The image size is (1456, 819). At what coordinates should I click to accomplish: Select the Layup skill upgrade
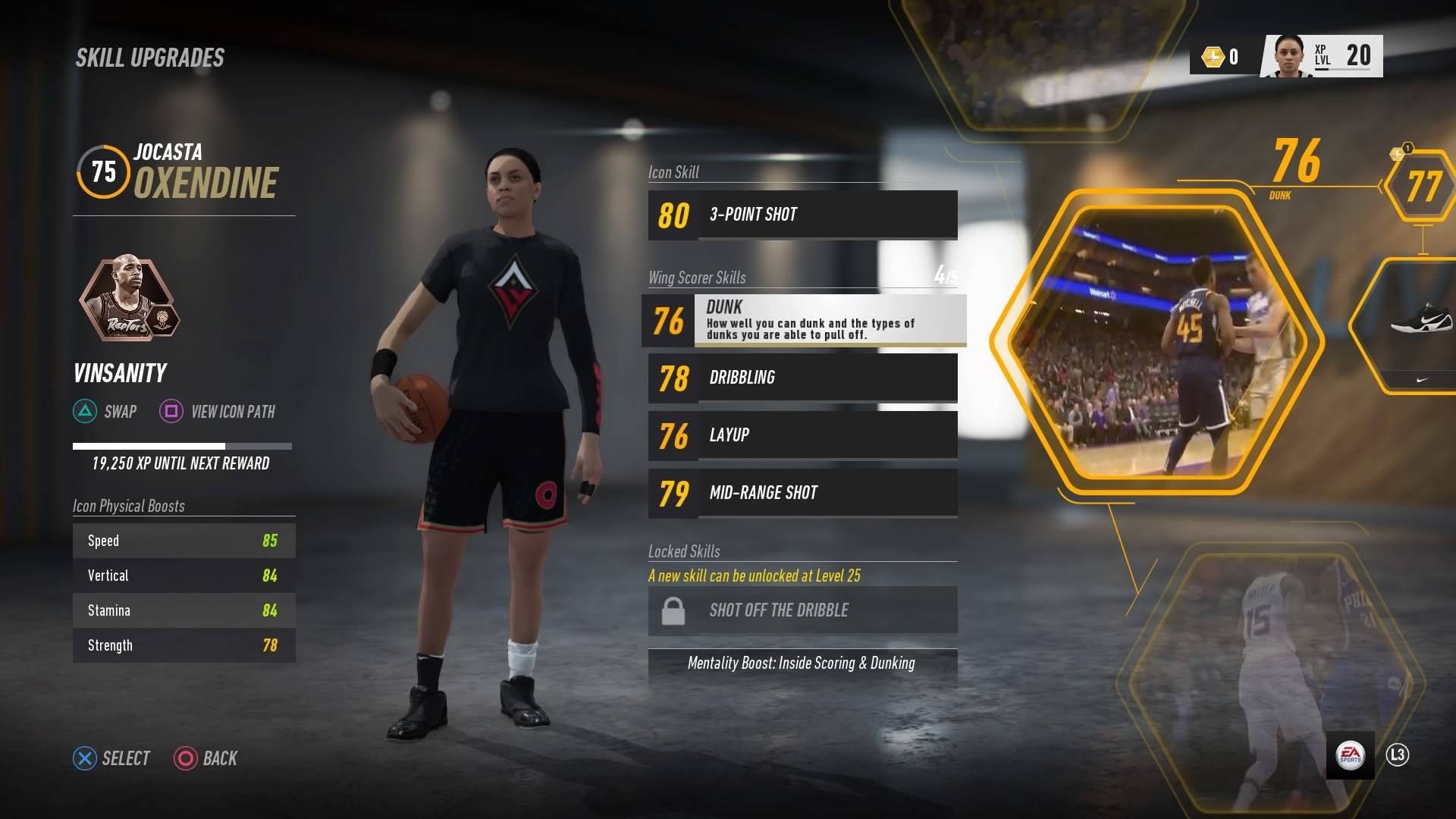802,435
